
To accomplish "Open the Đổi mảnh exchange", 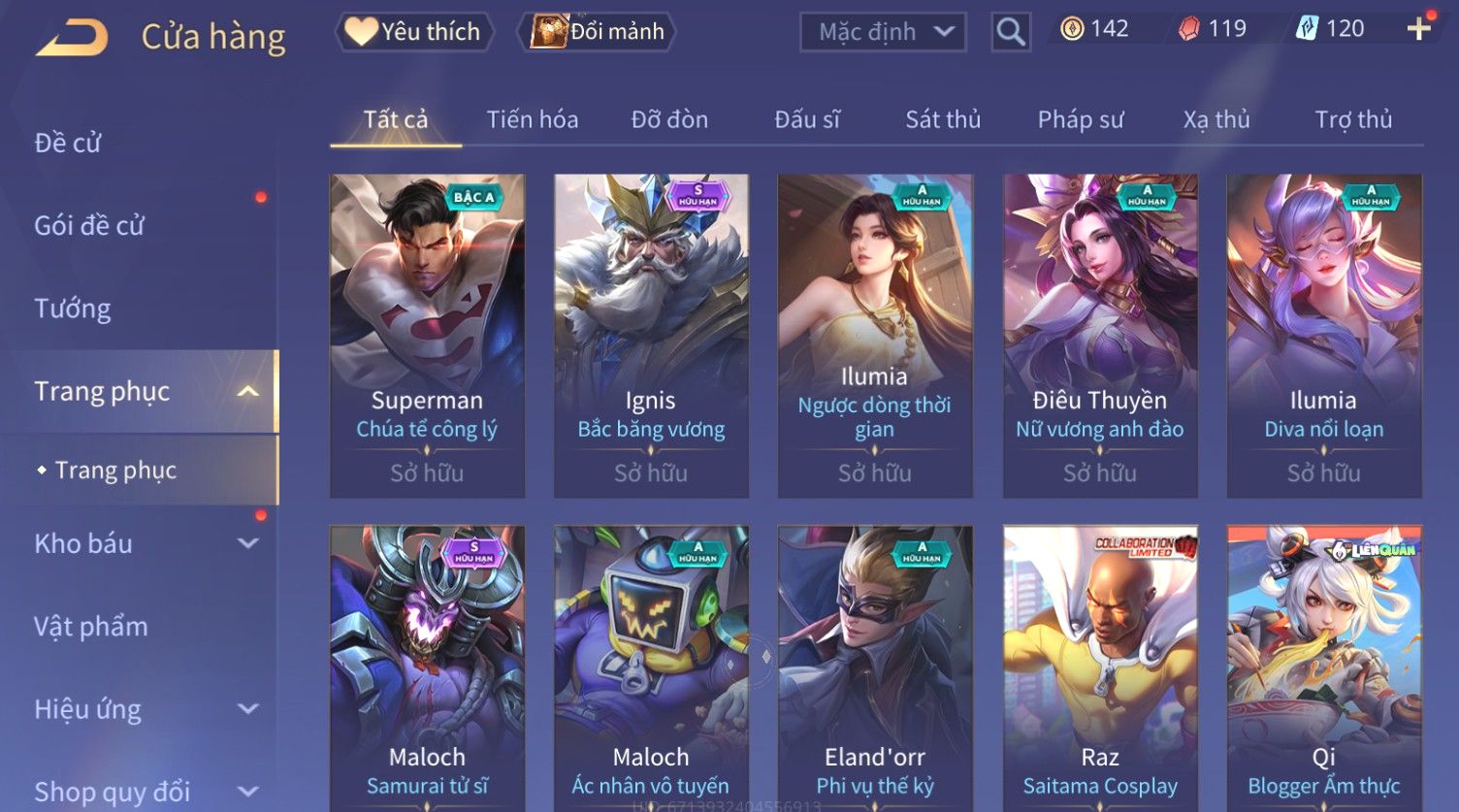I will click(x=599, y=32).
